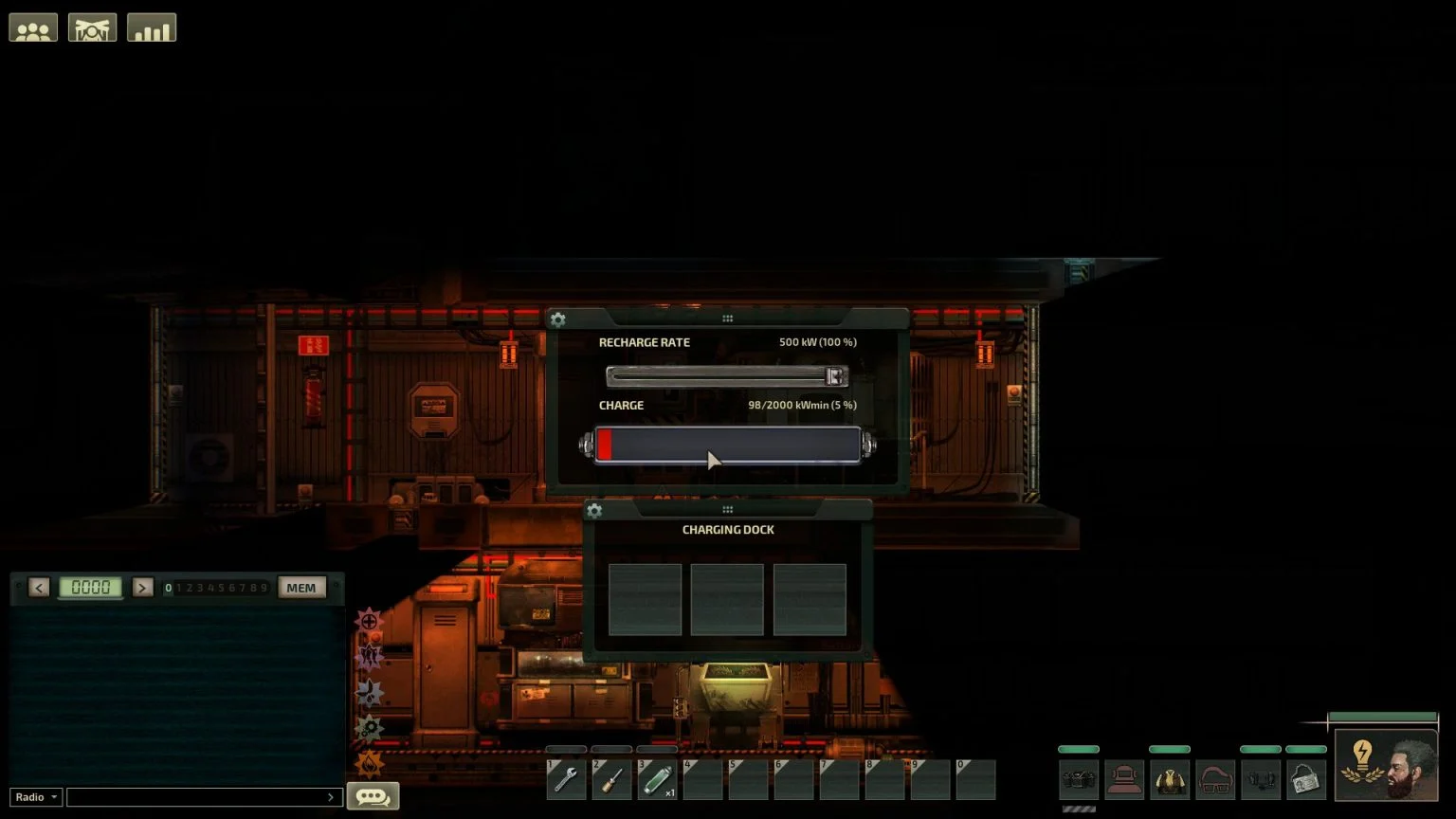Select the fix leaks order icon
Viewport: 1456px width, 819px height.
tap(369, 692)
